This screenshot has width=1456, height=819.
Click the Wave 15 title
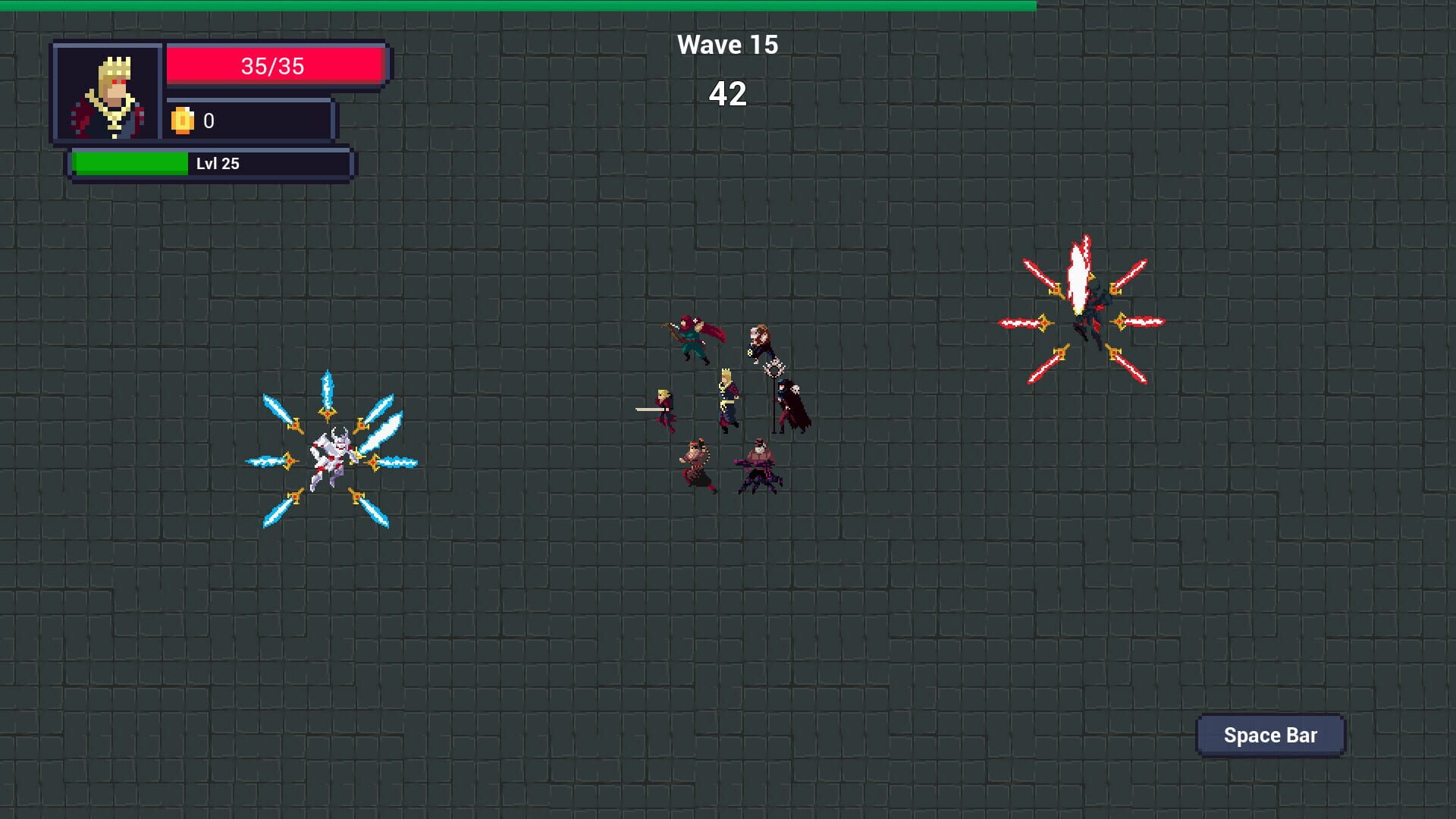[727, 43]
